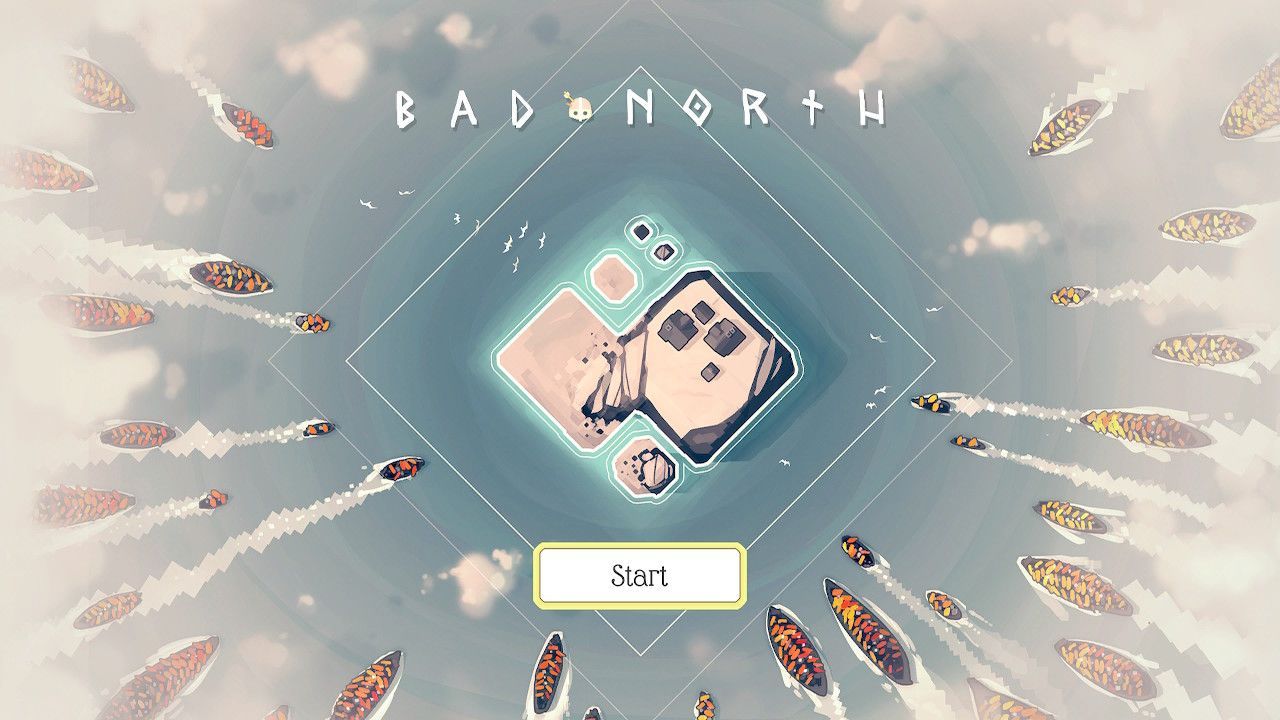Select the small boat near the right island edge

pos(930,405)
